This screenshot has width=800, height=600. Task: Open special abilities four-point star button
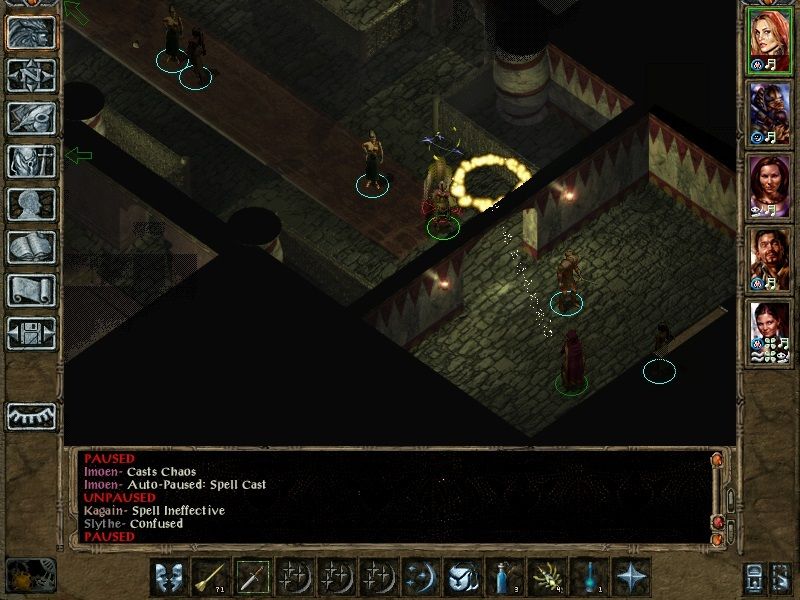click(x=630, y=577)
